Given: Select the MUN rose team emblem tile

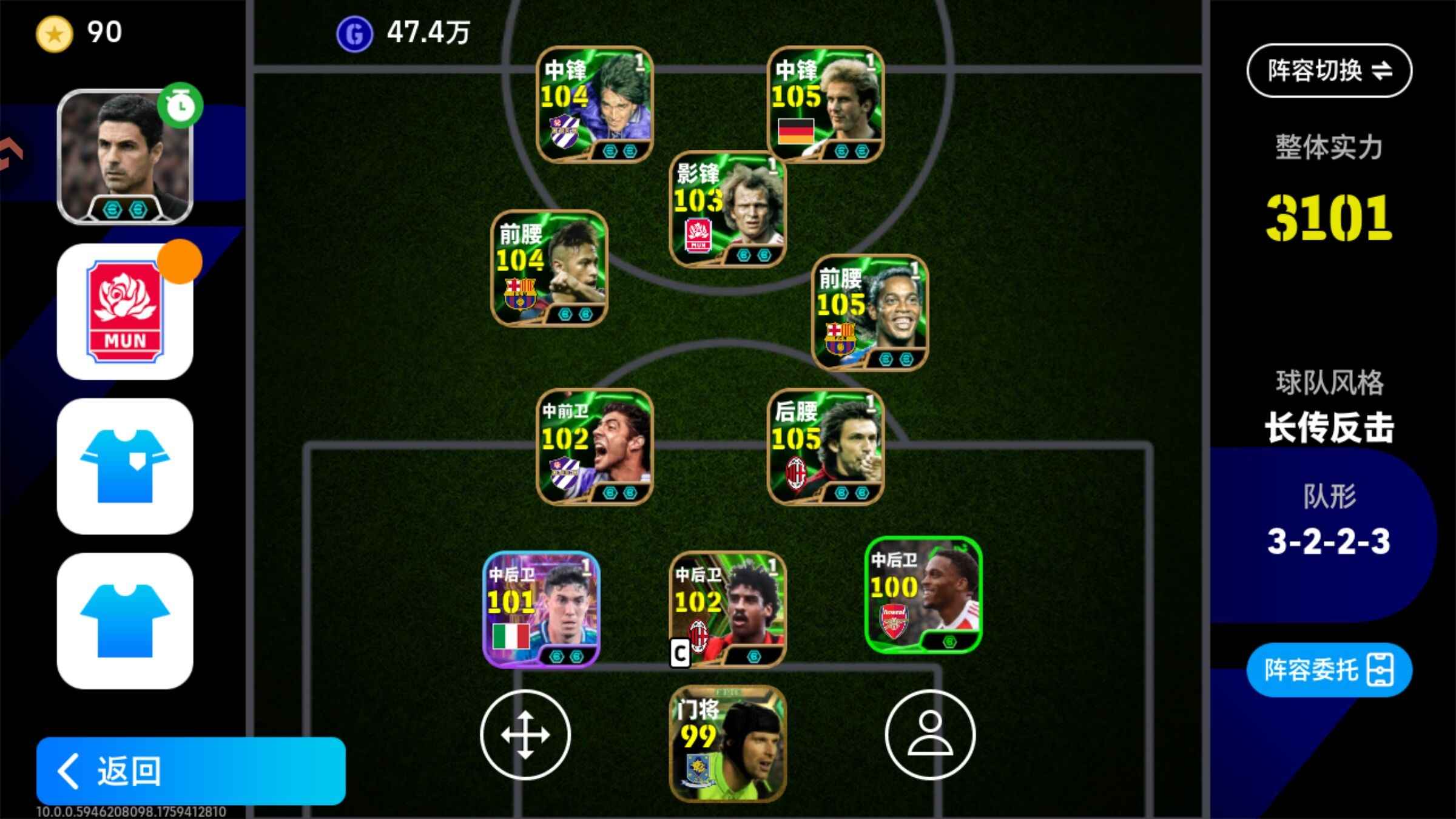Looking at the screenshot, I should pos(125,312).
